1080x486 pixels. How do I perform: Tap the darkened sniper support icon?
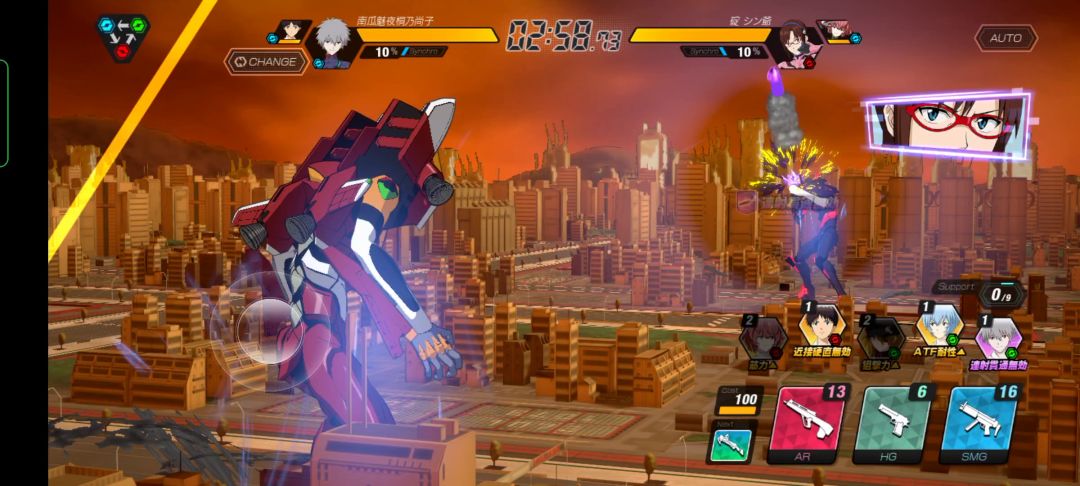pyautogui.click(x=880, y=340)
